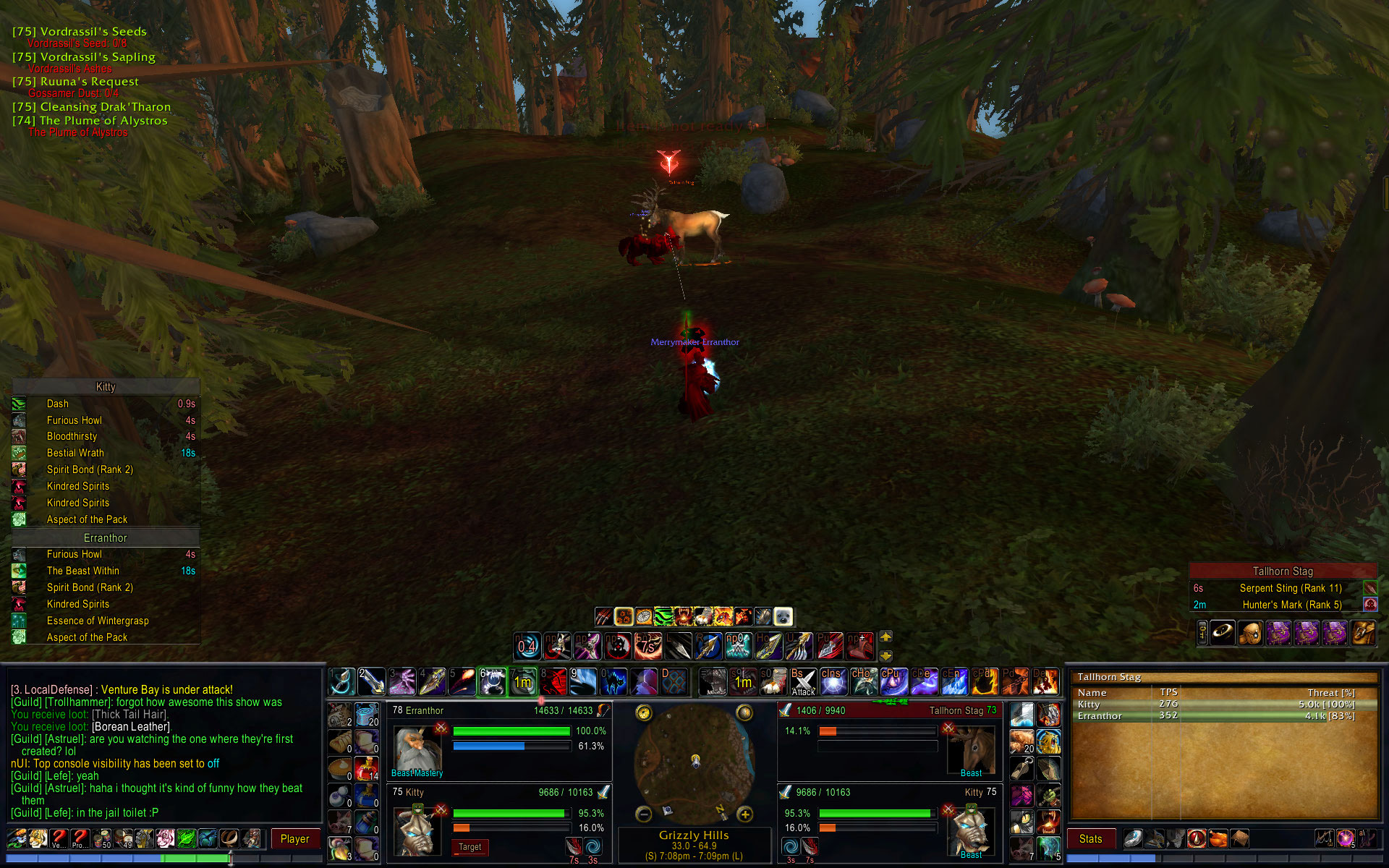The image size is (1389, 868).
Task: Open the Stats panel button
Action: click(1090, 839)
